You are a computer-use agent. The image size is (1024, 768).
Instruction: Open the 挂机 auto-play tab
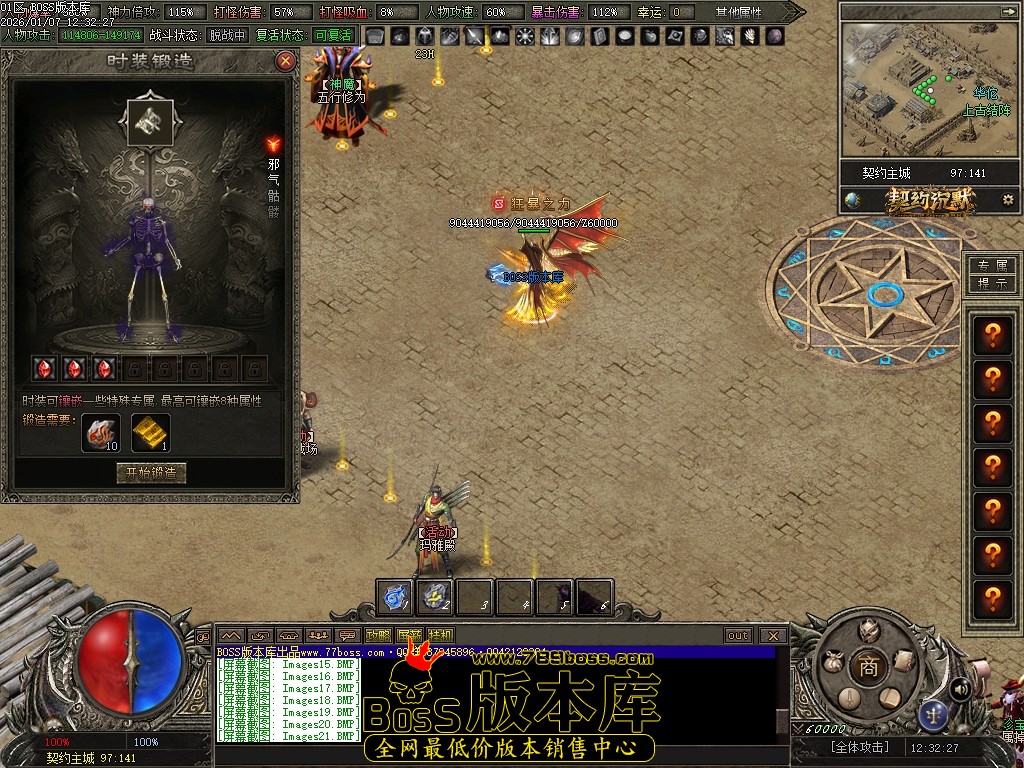point(440,635)
